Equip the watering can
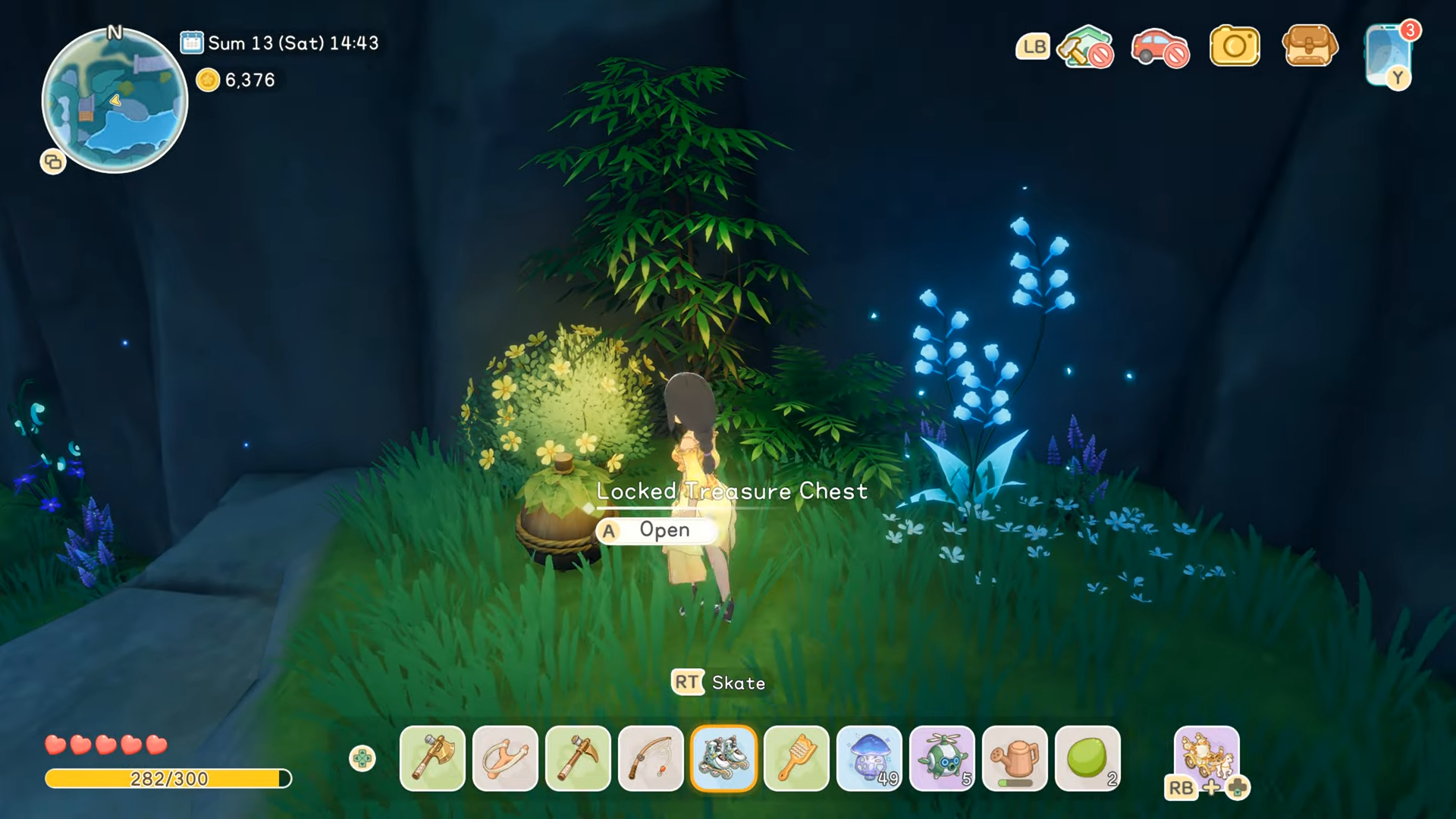 coord(1015,758)
